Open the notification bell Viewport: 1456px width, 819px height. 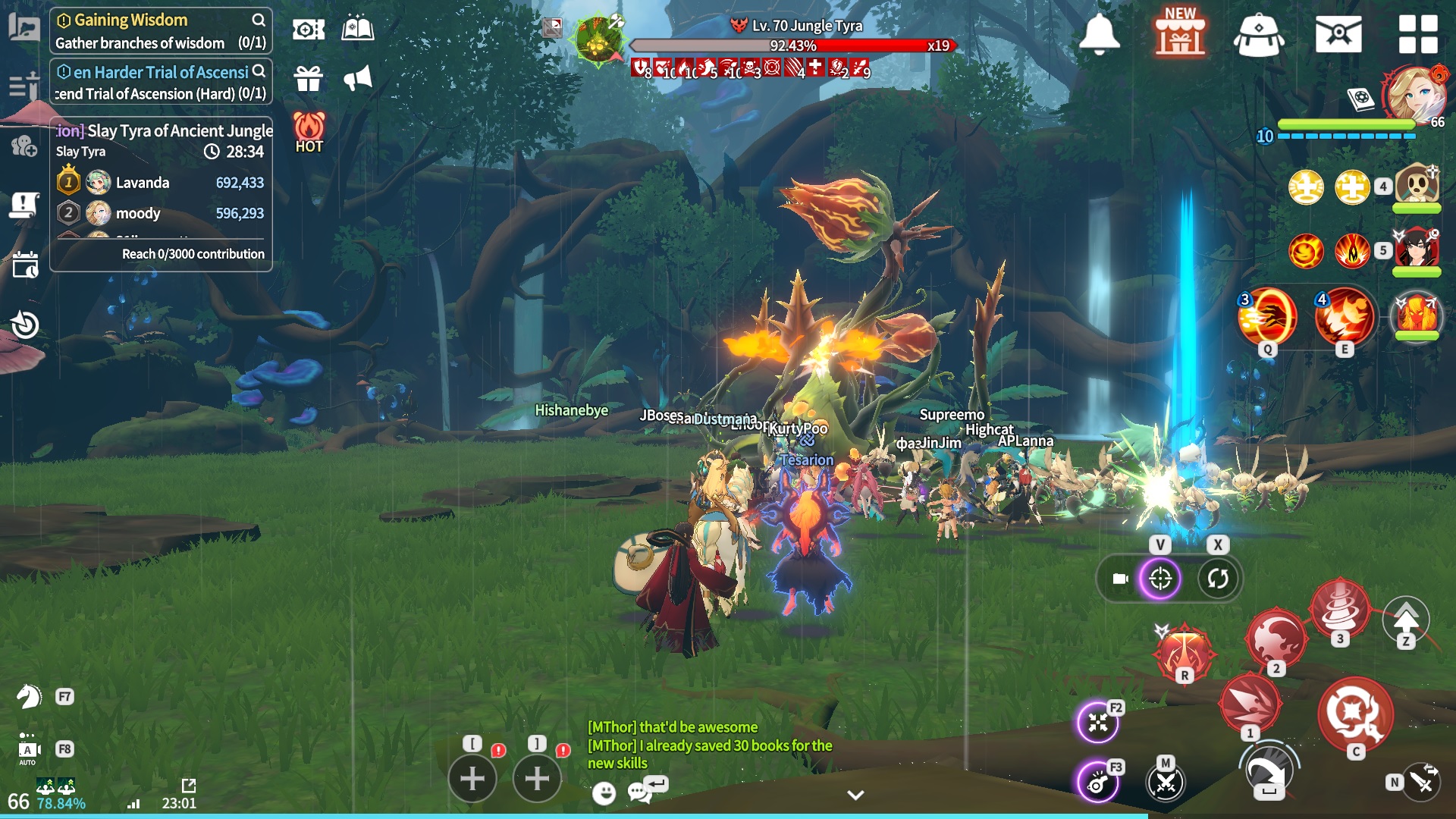tap(1099, 34)
